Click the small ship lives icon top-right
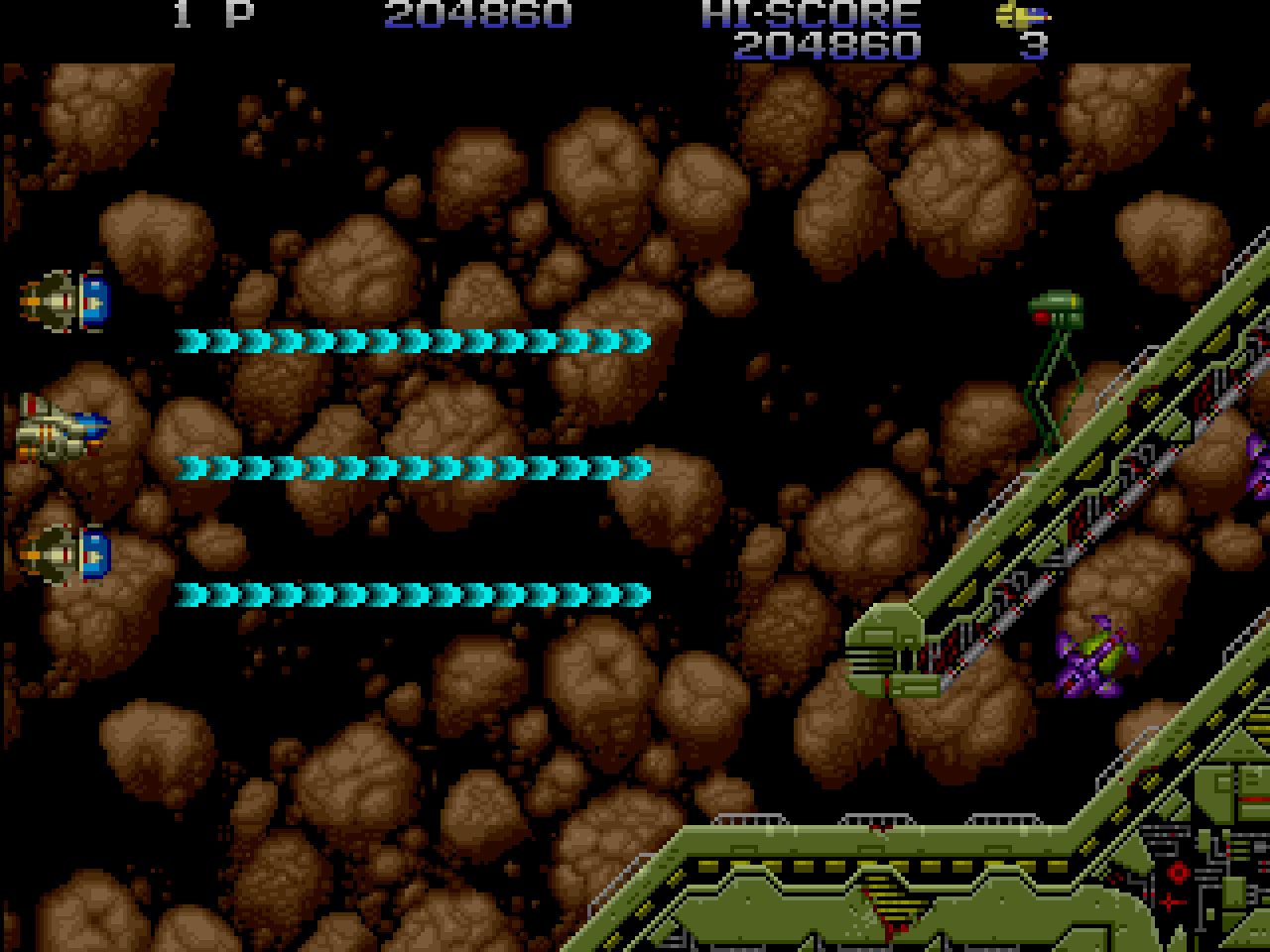This screenshot has height=952, width=1270. pos(1022,16)
